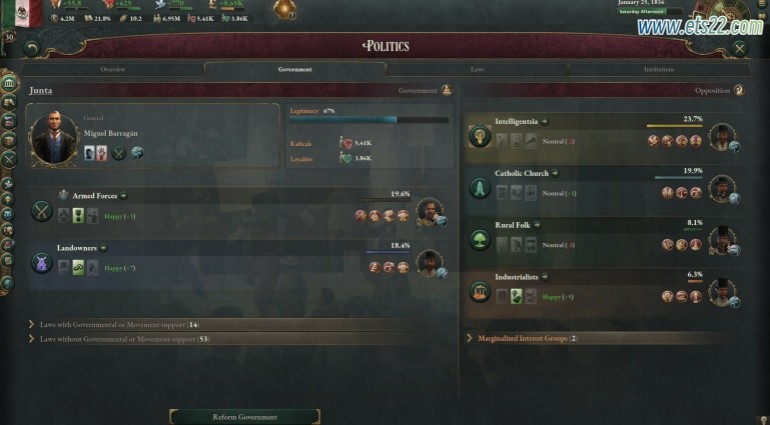Viewport: 770px width, 425px height.
Task: Click the back arrow button
Action: pyautogui.click(x=32, y=47)
